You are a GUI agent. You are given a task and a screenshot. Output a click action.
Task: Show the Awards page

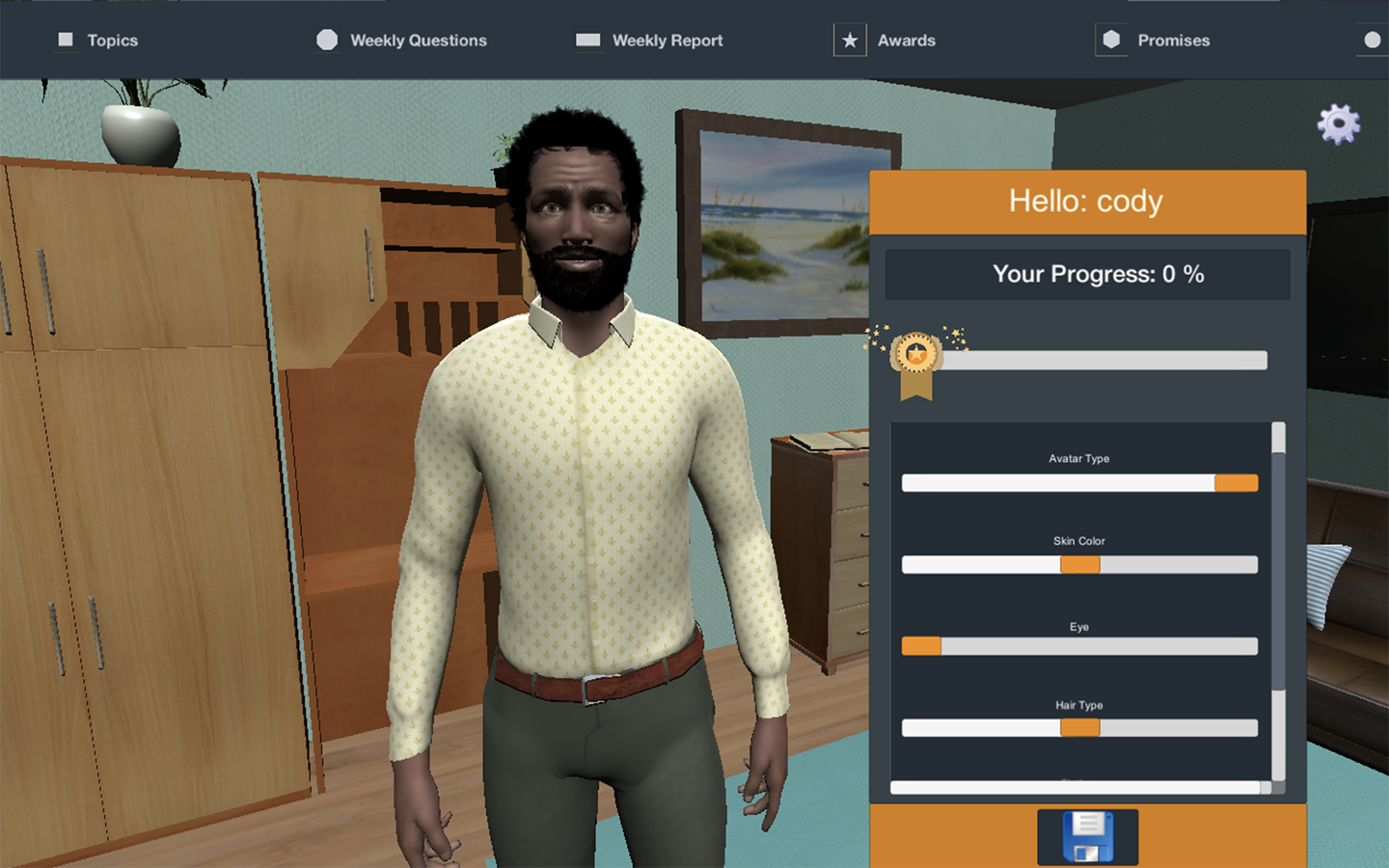click(x=885, y=41)
